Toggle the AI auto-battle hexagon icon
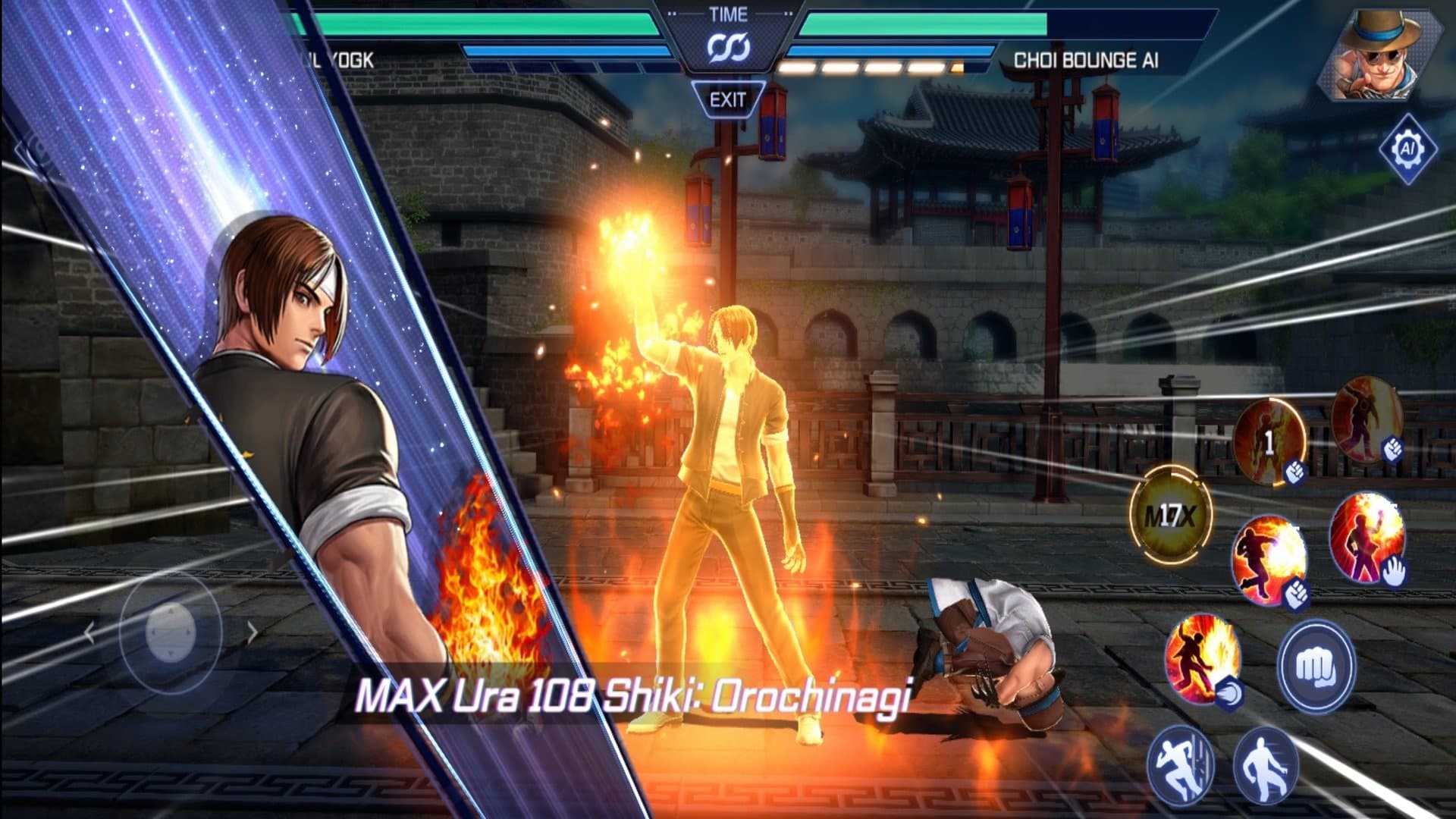Image resolution: width=1456 pixels, height=819 pixels. [1407, 149]
